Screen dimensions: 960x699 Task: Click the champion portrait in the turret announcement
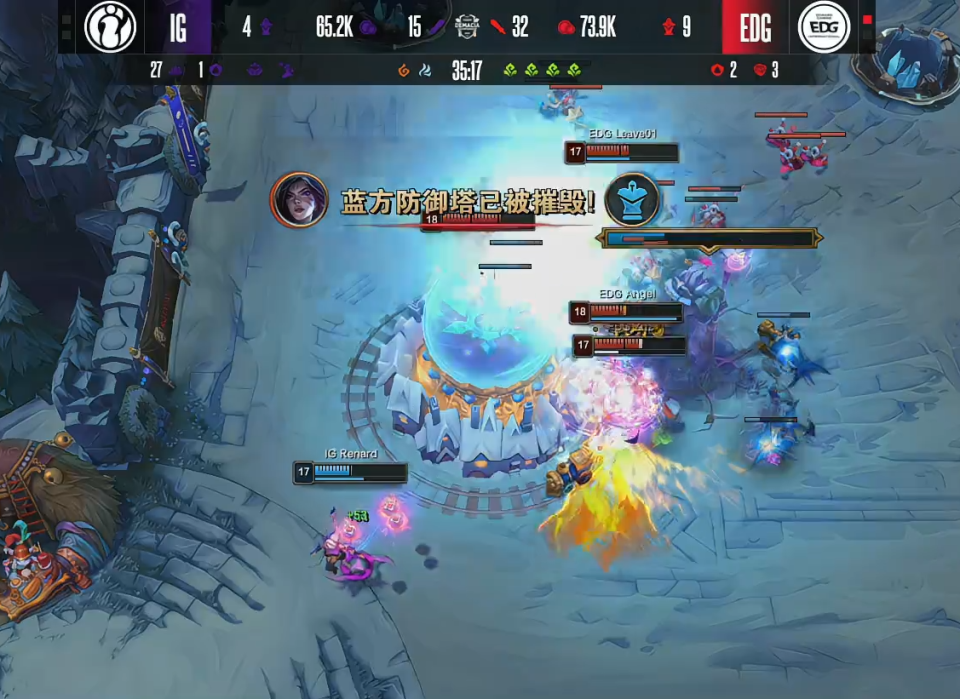[x=300, y=200]
